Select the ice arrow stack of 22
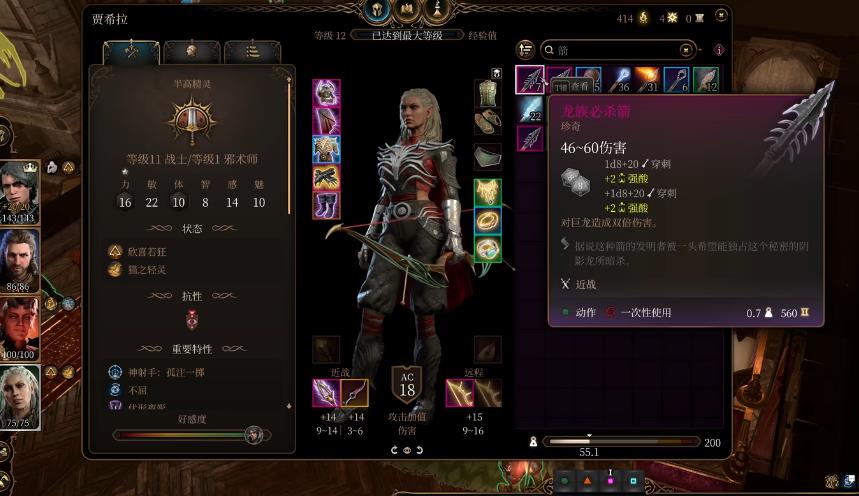 [x=530, y=109]
